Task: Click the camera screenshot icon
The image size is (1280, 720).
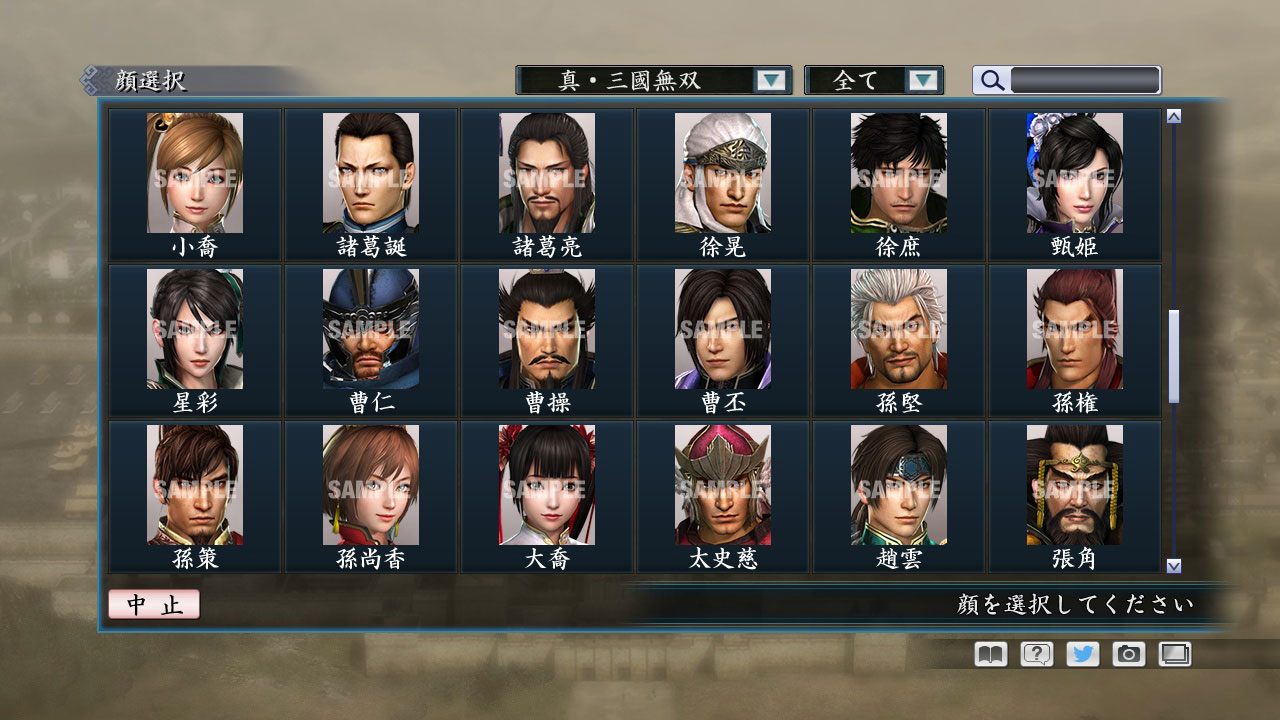Action: point(1128,653)
